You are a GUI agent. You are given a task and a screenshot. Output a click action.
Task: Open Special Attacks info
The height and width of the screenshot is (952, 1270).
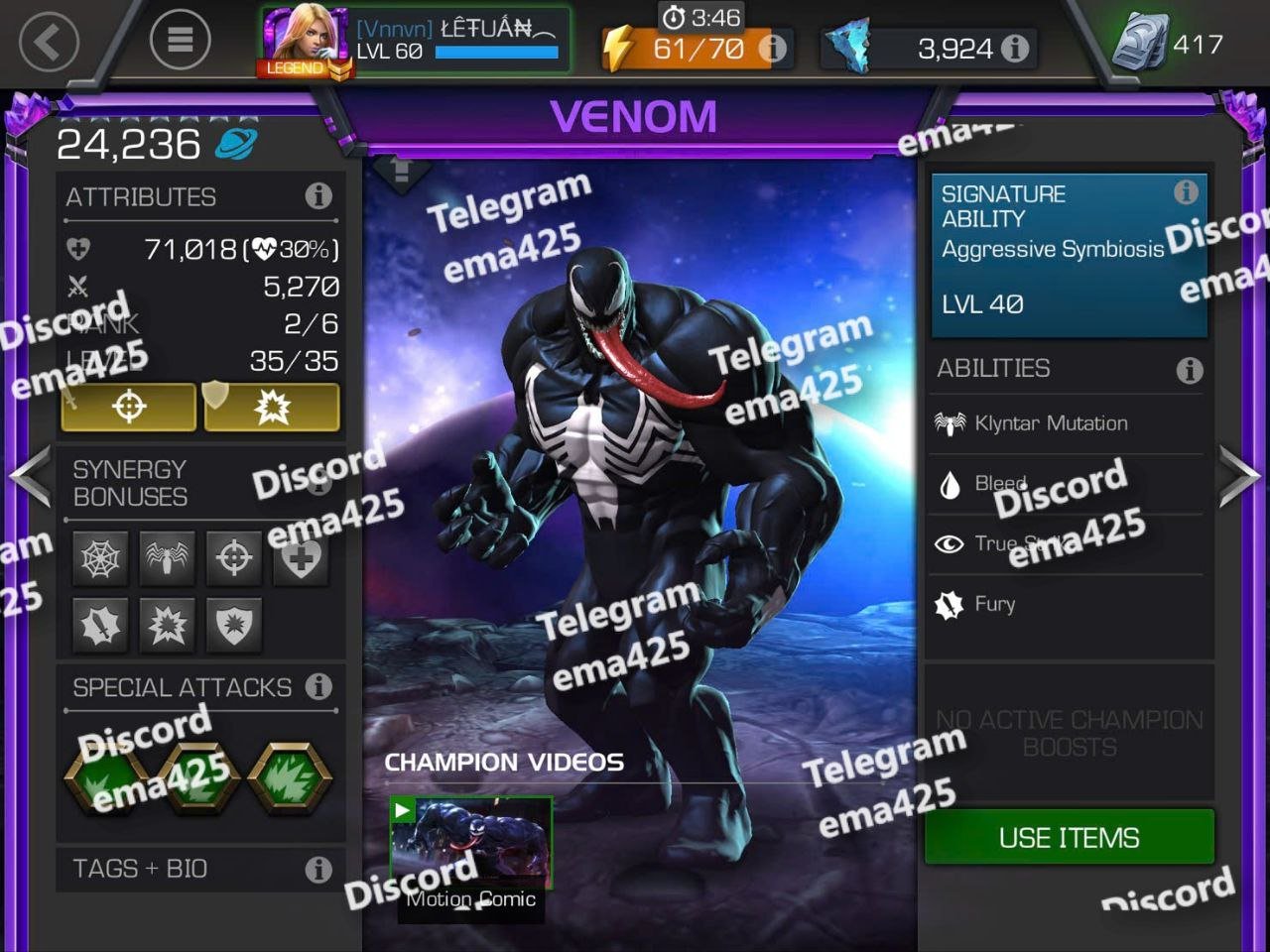(x=318, y=686)
